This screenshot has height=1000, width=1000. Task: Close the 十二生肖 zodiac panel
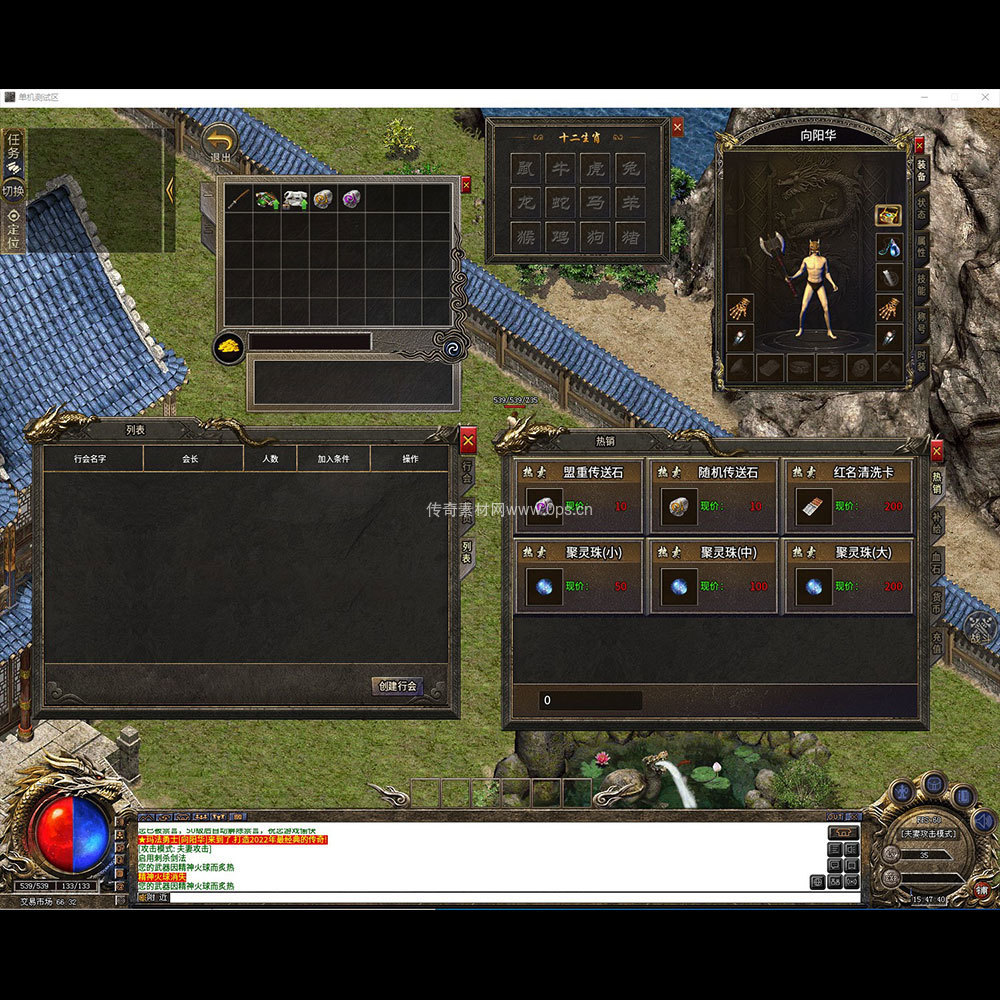click(x=678, y=127)
